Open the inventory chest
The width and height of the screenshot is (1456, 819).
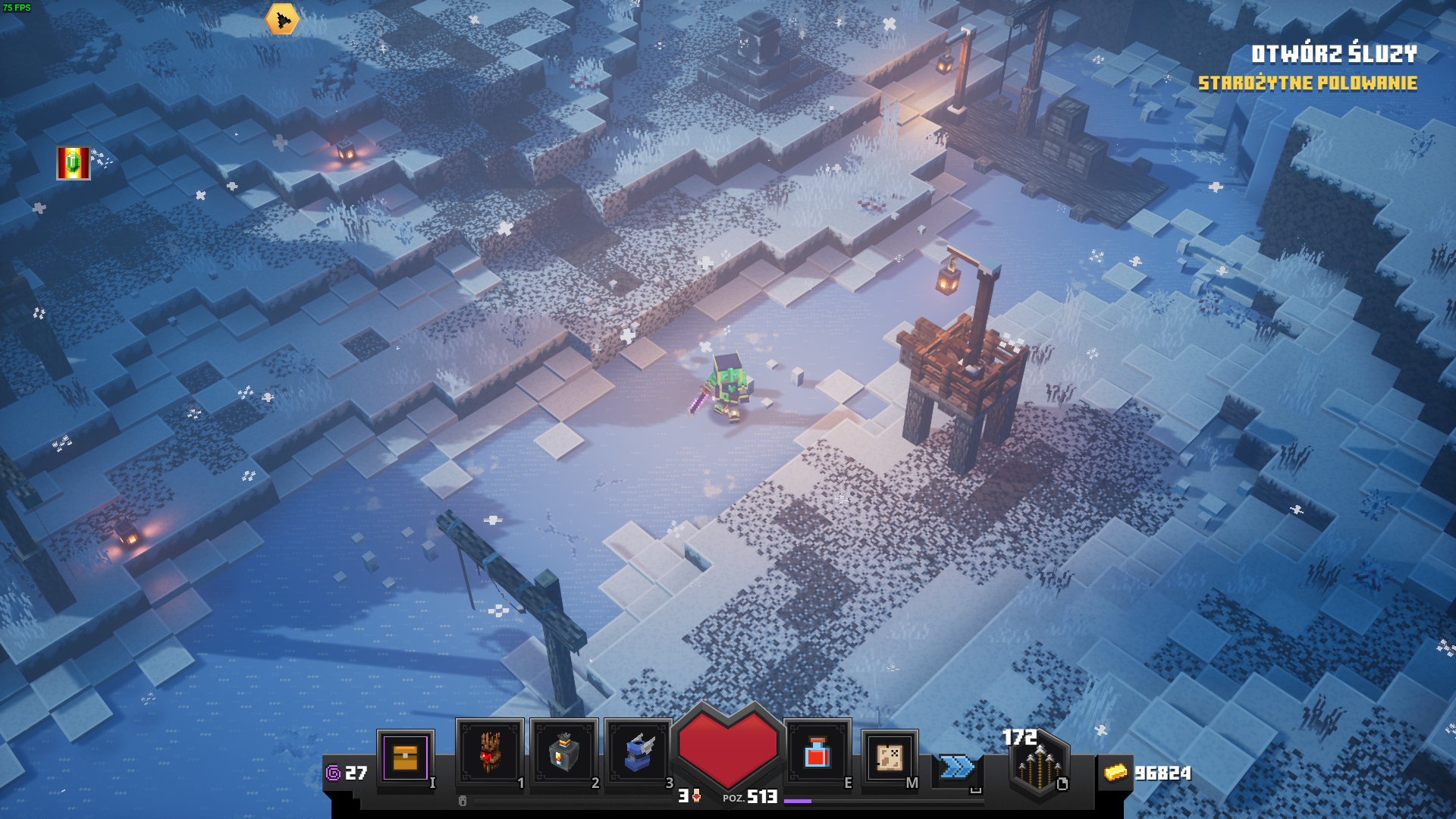pyautogui.click(x=405, y=758)
